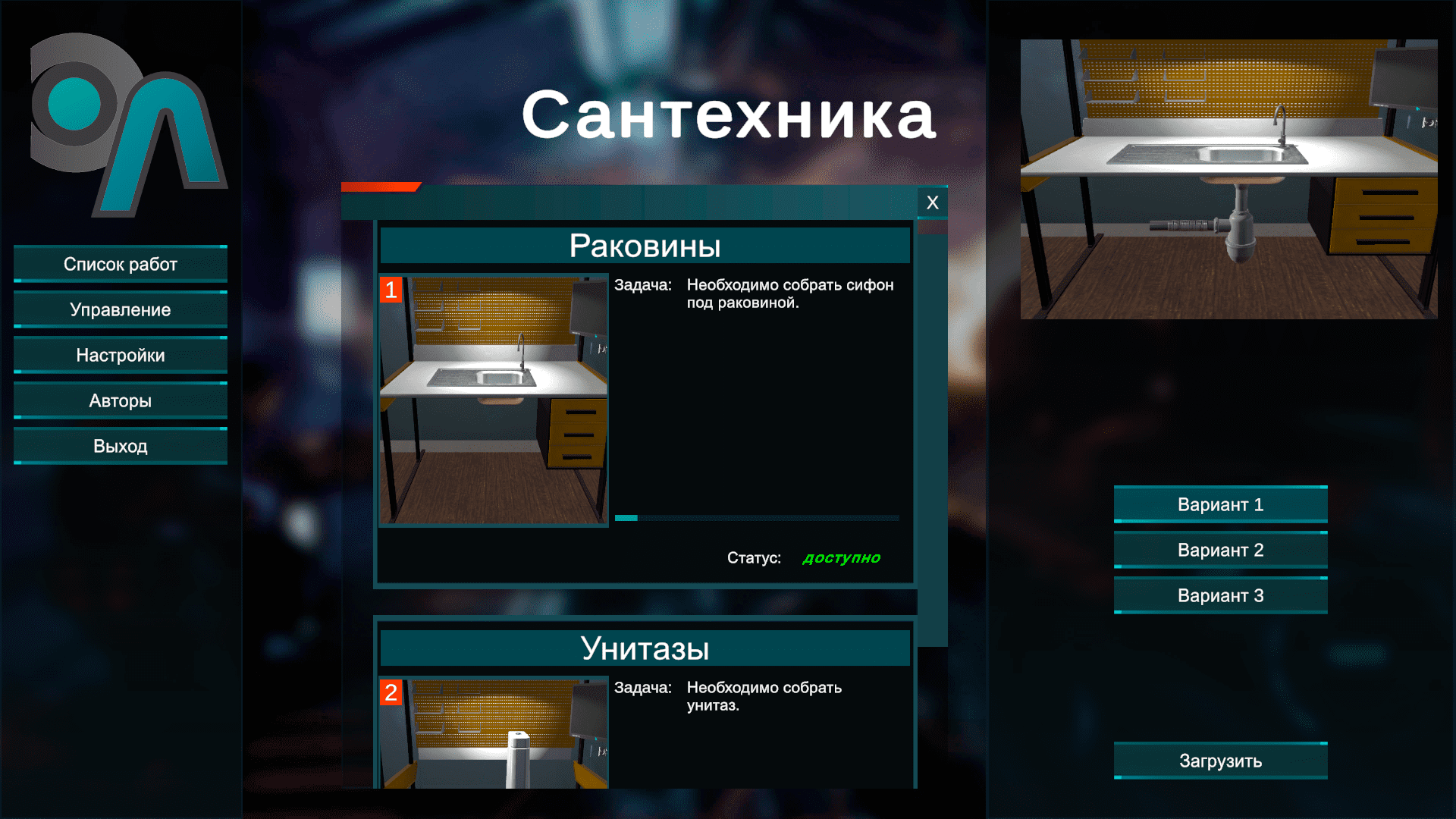
Task: Open the "Настройки" settings
Action: click(x=120, y=355)
